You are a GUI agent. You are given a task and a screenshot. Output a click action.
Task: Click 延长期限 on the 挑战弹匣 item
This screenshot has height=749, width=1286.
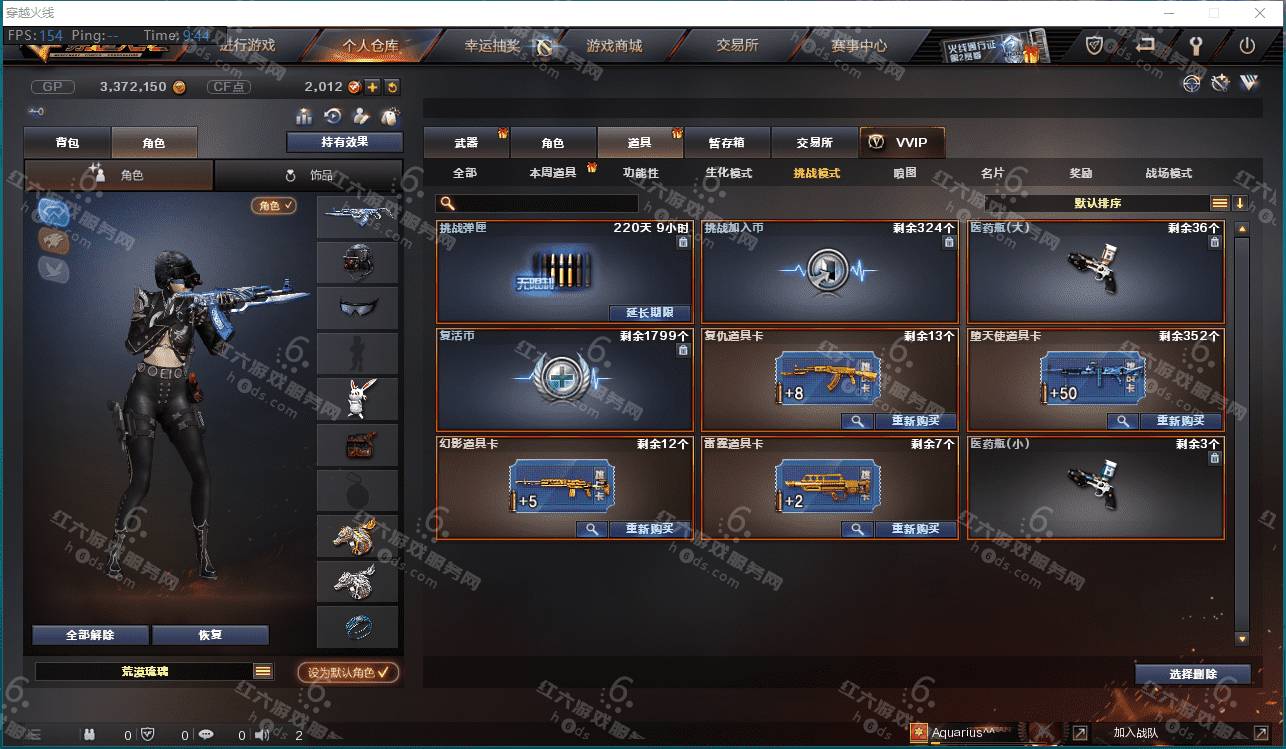click(x=649, y=313)
